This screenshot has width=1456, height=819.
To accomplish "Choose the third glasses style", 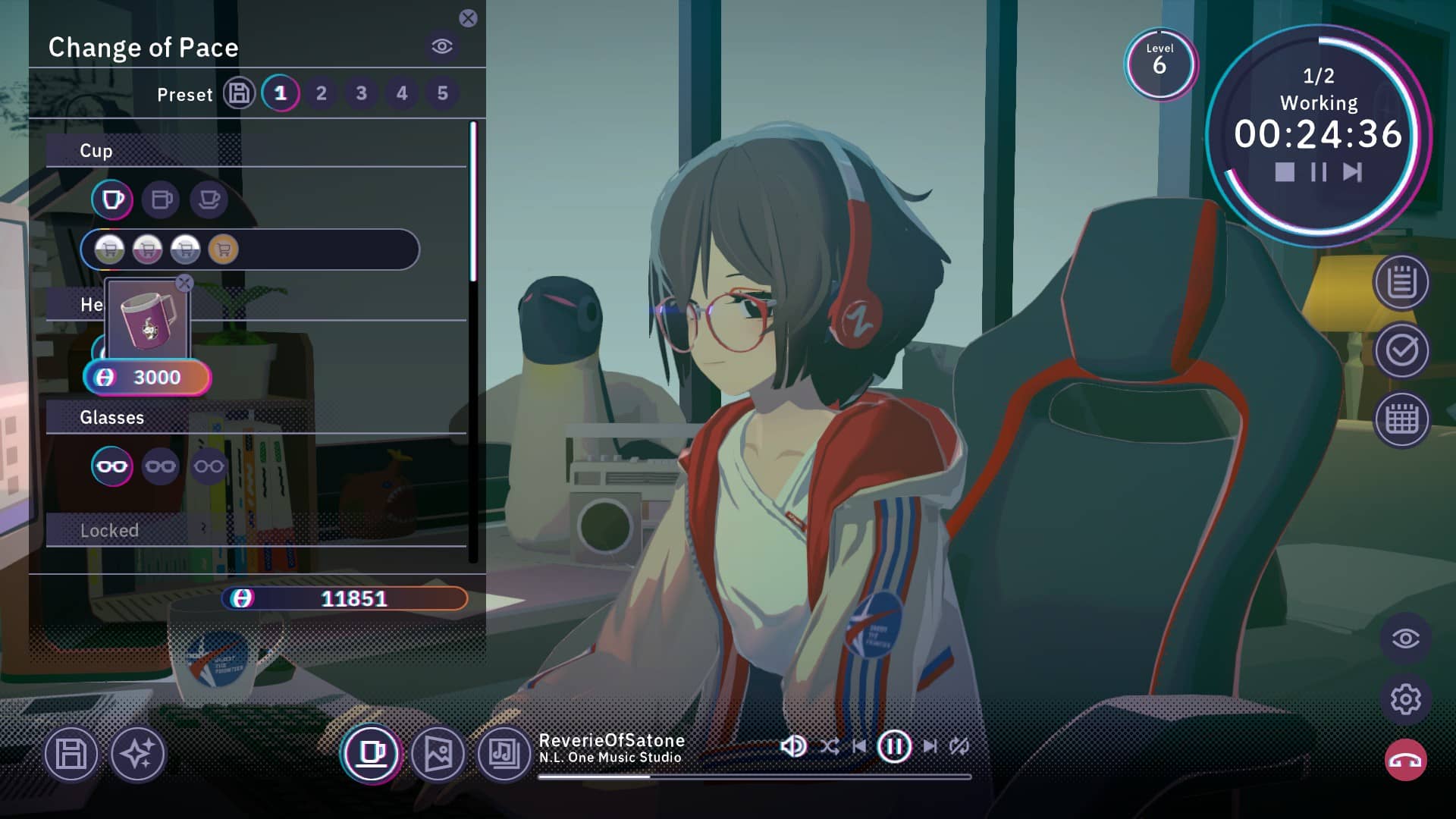I will [209, 466].
